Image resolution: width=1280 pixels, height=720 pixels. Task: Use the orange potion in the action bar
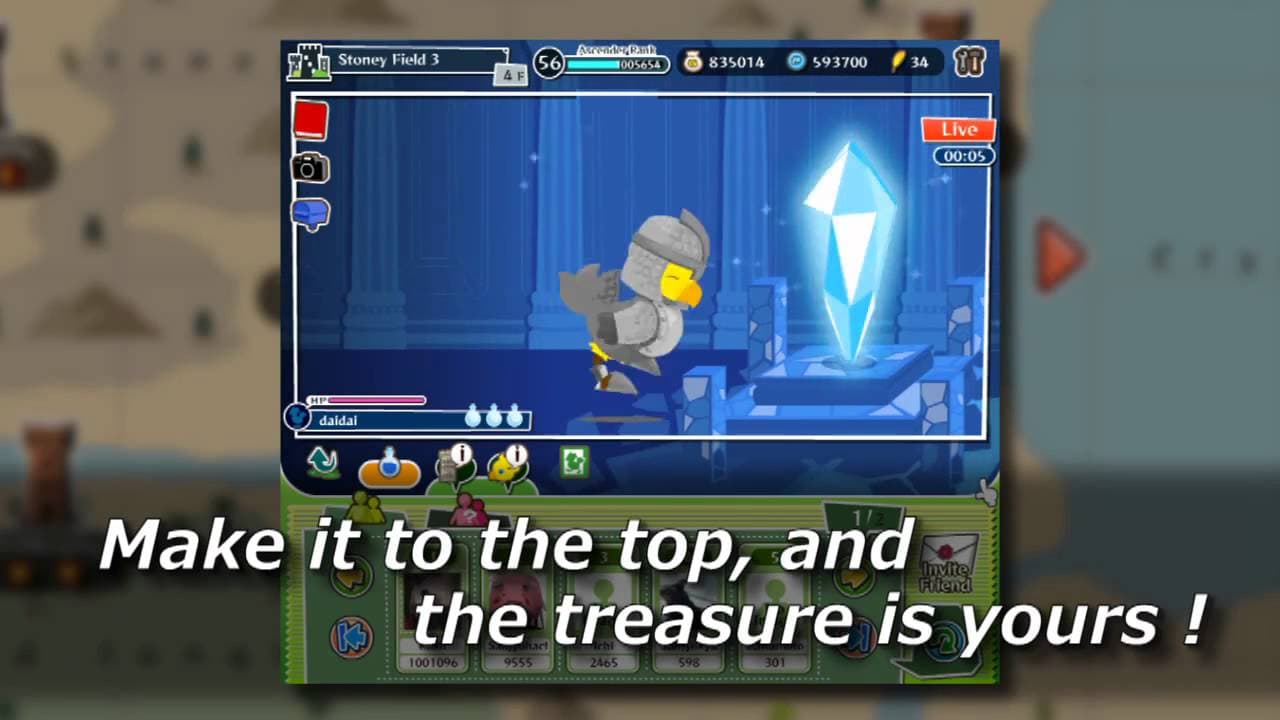pos(390,470)
